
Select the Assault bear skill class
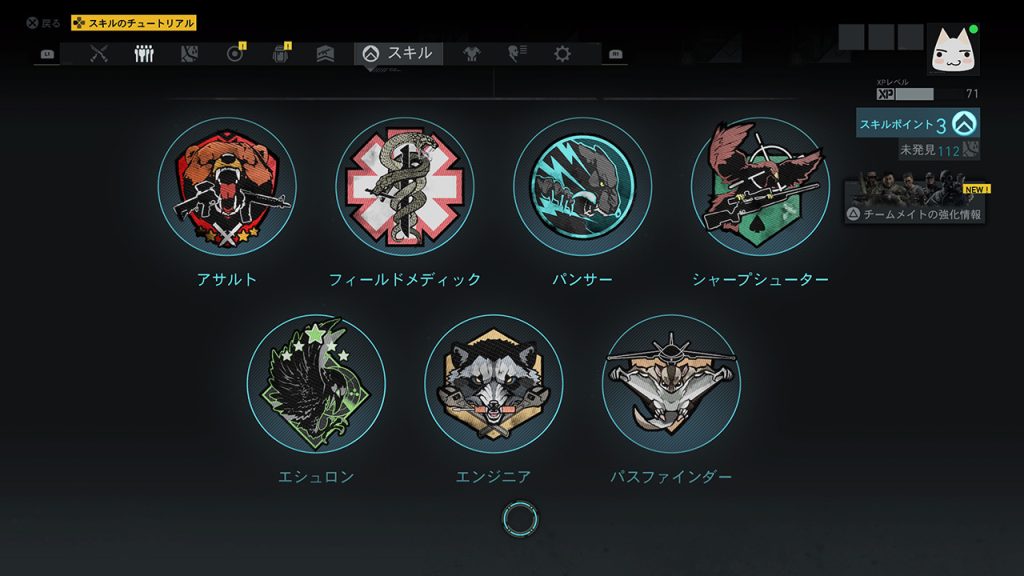227,187
